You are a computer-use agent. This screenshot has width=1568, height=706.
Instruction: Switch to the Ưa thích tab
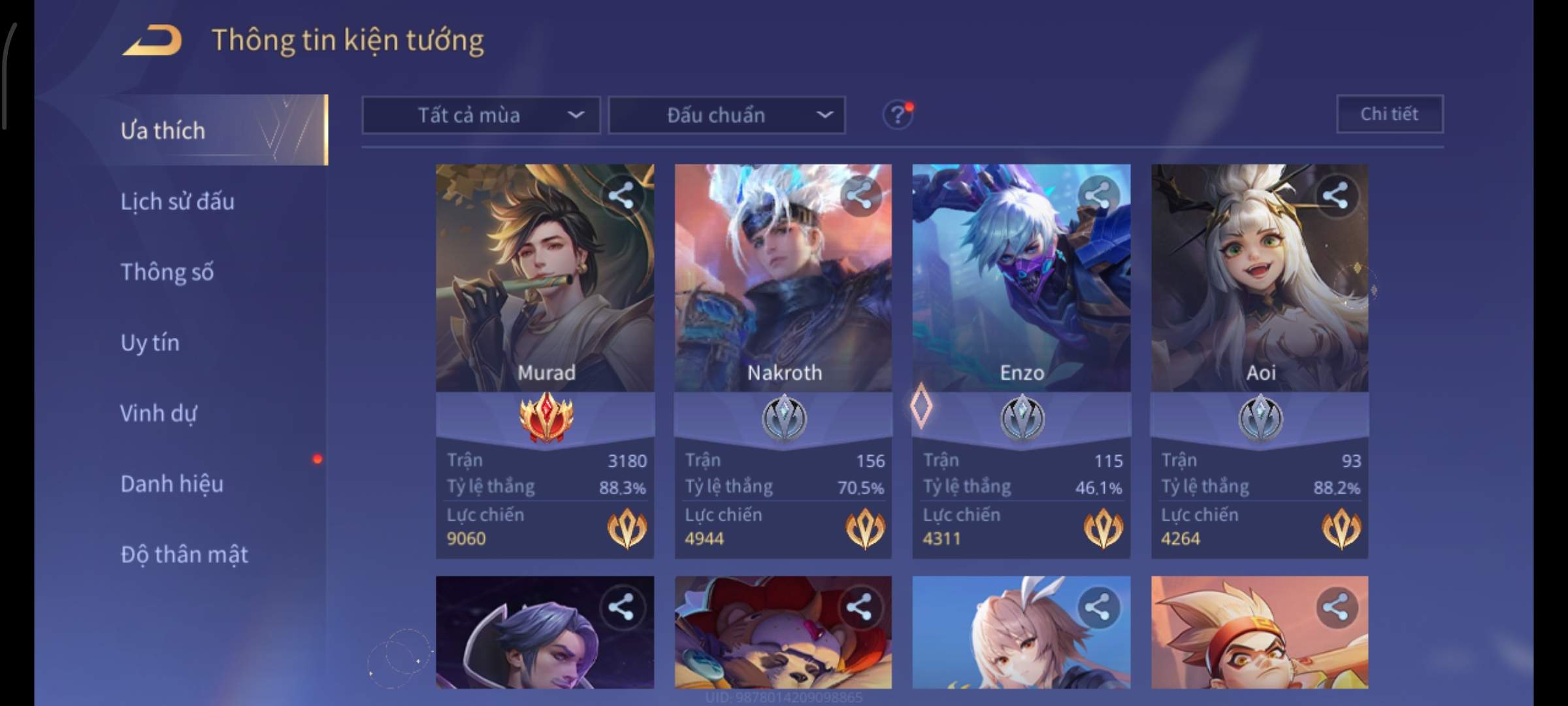point(163,131)
